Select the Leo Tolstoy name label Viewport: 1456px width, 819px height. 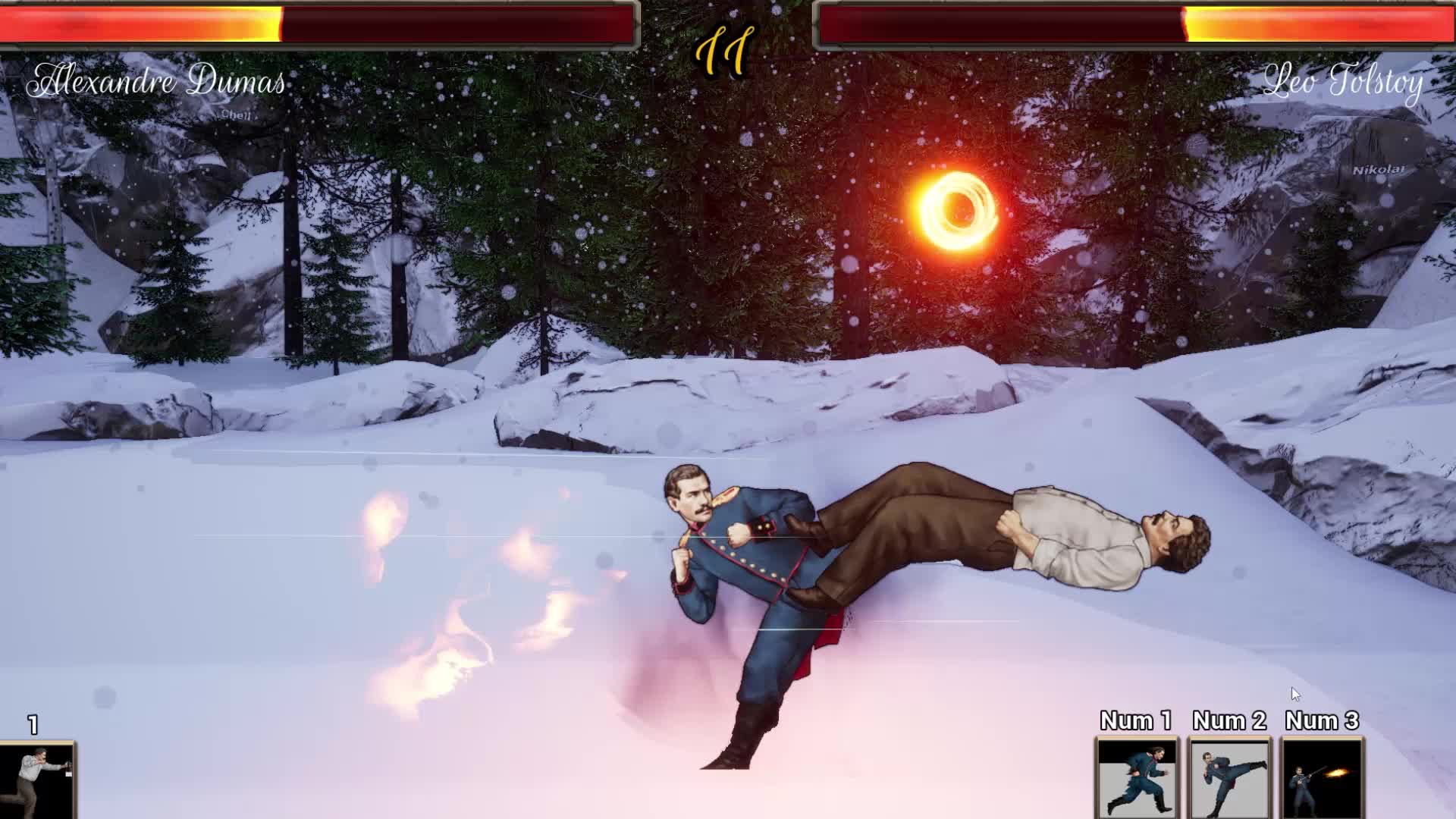pyautogui.click(x=1346, y=83)
